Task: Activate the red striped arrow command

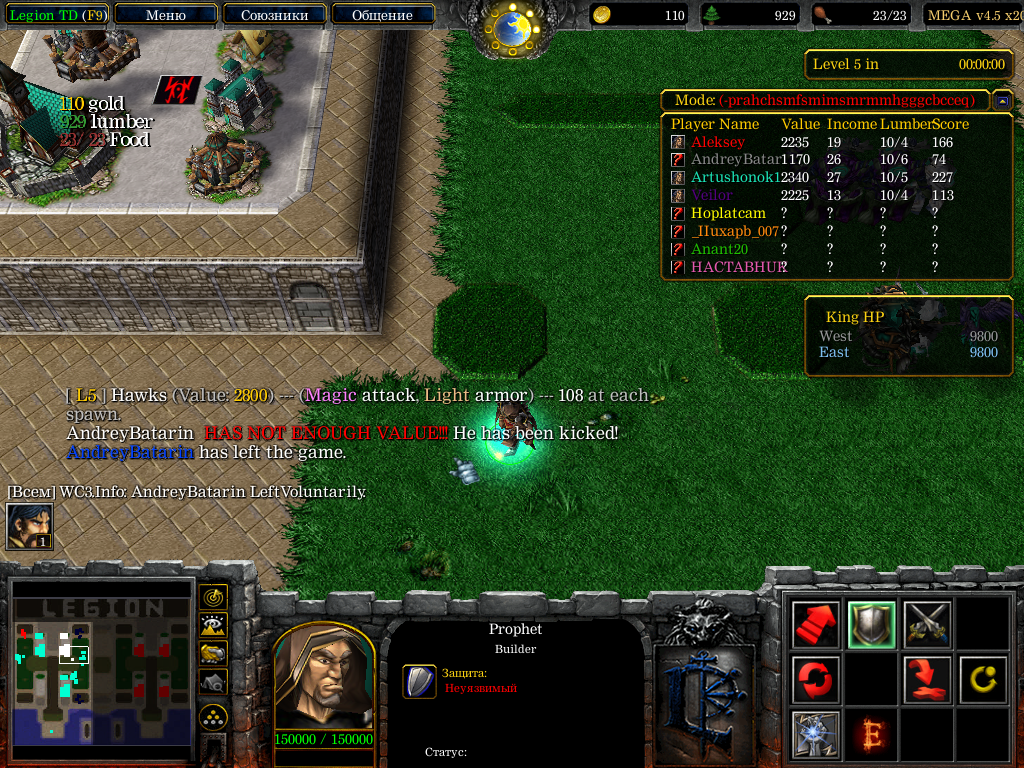Action: click(x=815, y=625)
